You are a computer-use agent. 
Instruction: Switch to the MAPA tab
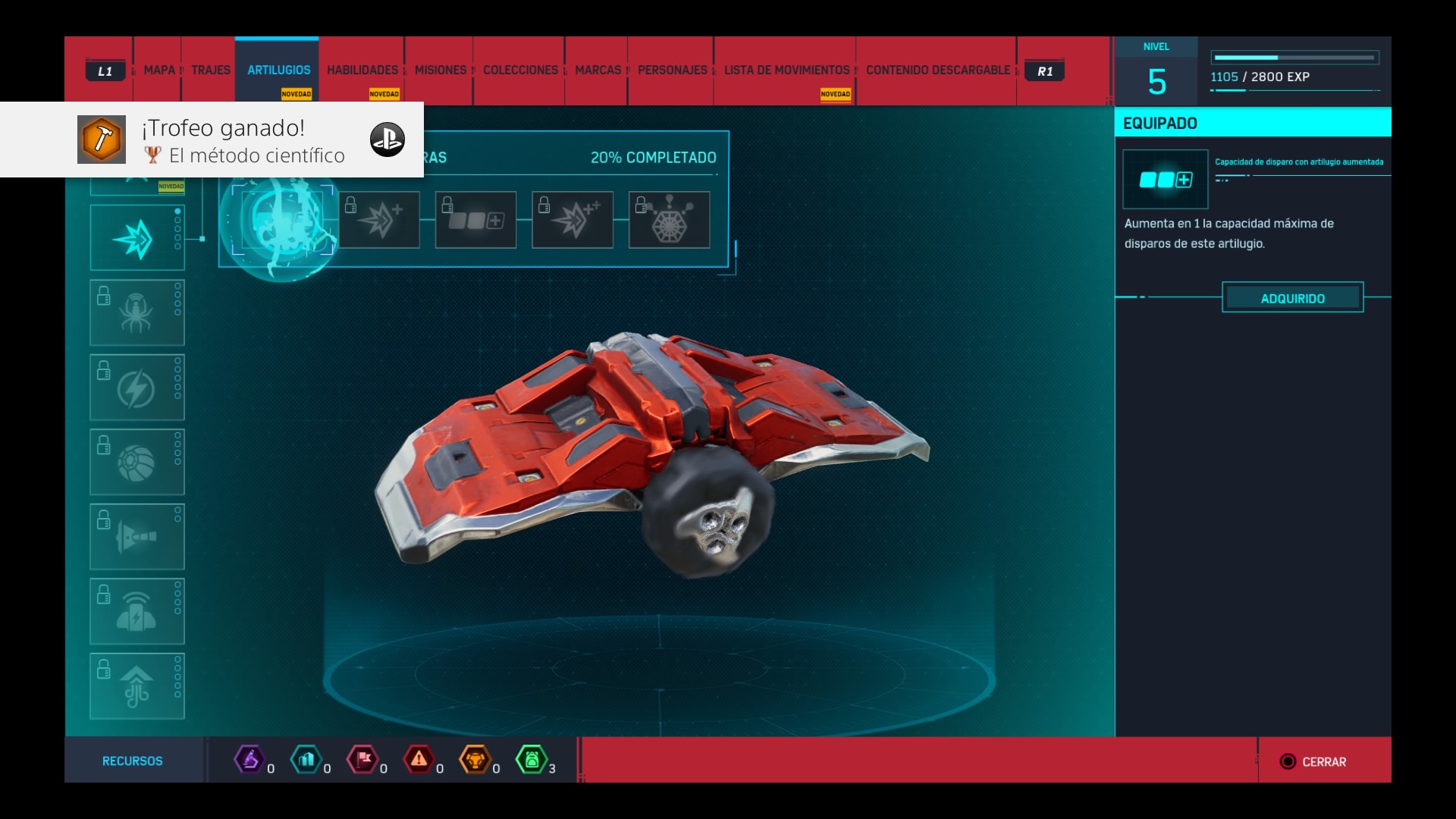click(159, 71)
